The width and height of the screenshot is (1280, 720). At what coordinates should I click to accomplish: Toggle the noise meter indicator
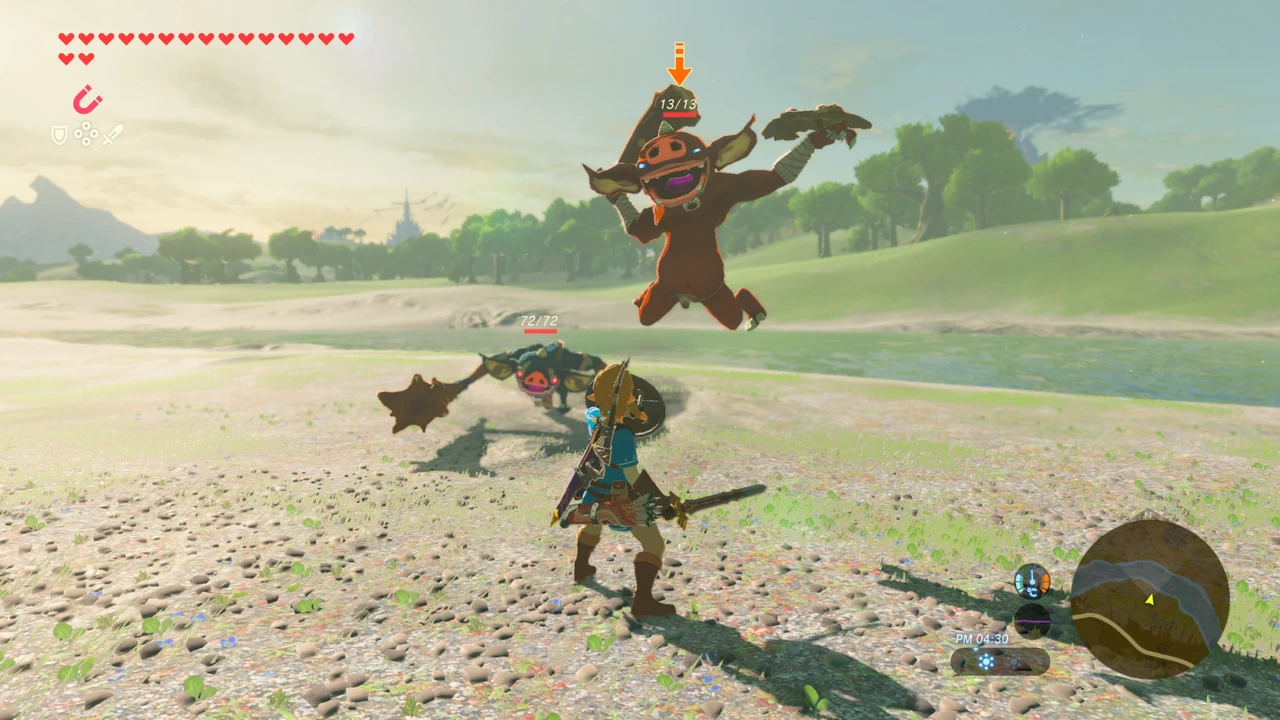click(1032, 621)
